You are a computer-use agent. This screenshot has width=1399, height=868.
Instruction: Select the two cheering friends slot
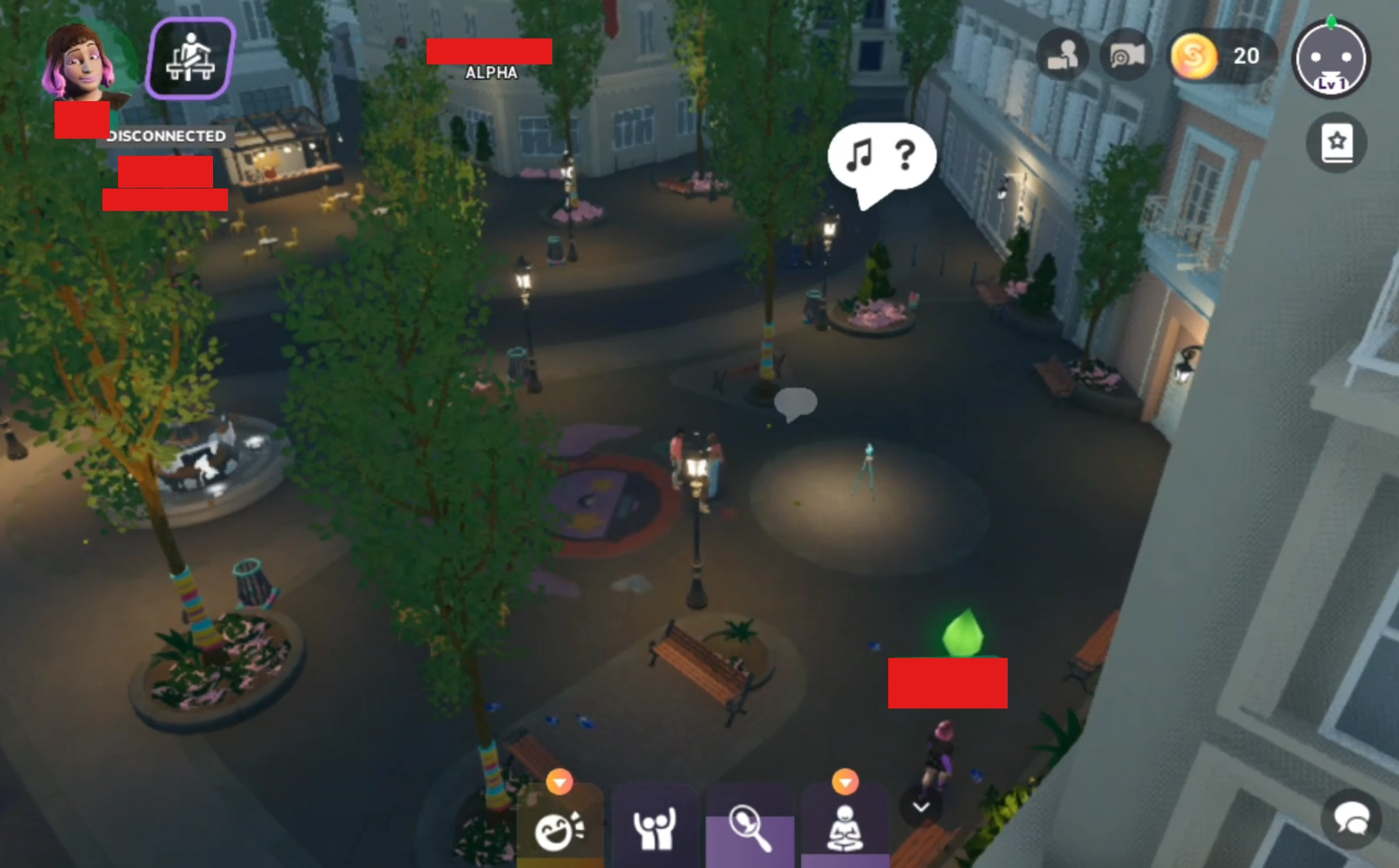pos(654,829)
